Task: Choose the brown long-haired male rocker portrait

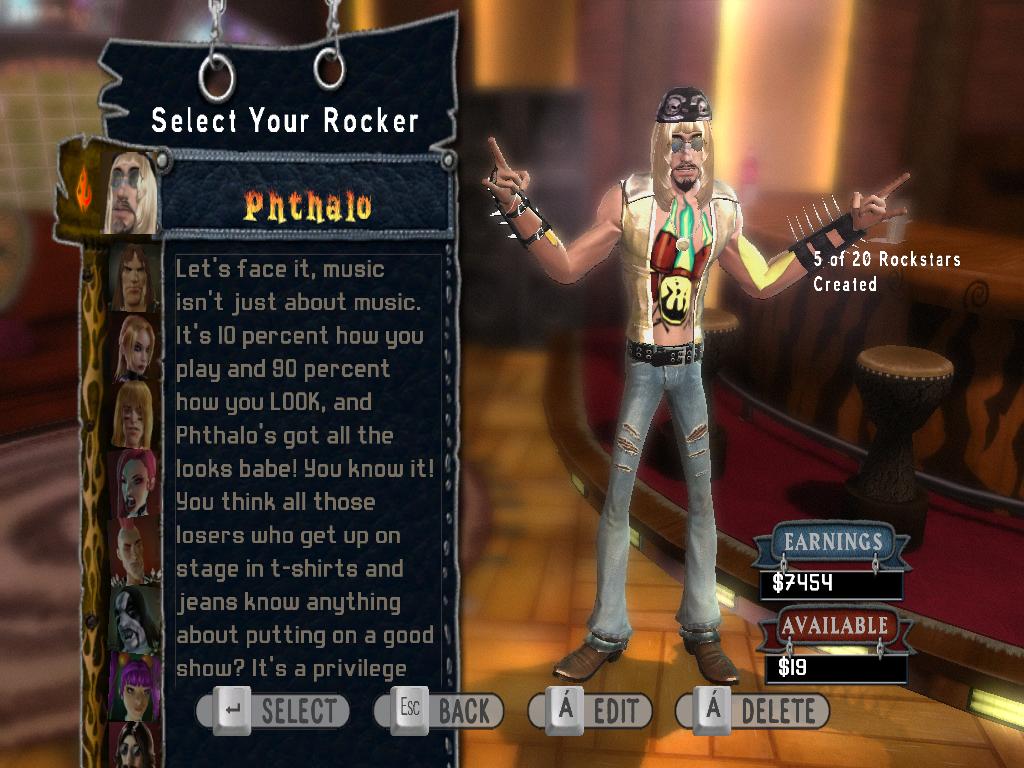Action: 133,277
